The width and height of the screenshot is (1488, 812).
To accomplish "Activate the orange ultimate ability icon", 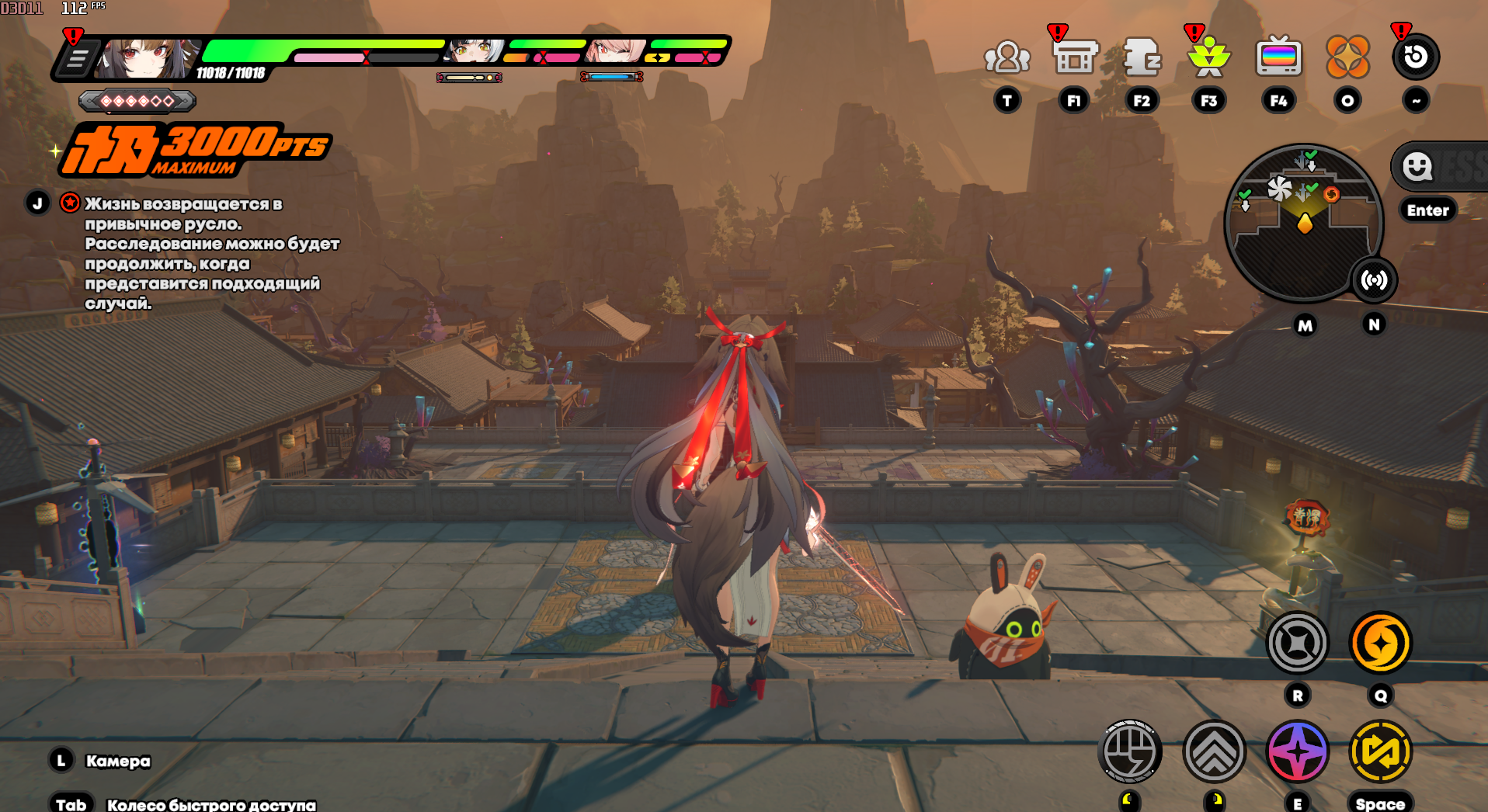I will tap(1380, 643).
